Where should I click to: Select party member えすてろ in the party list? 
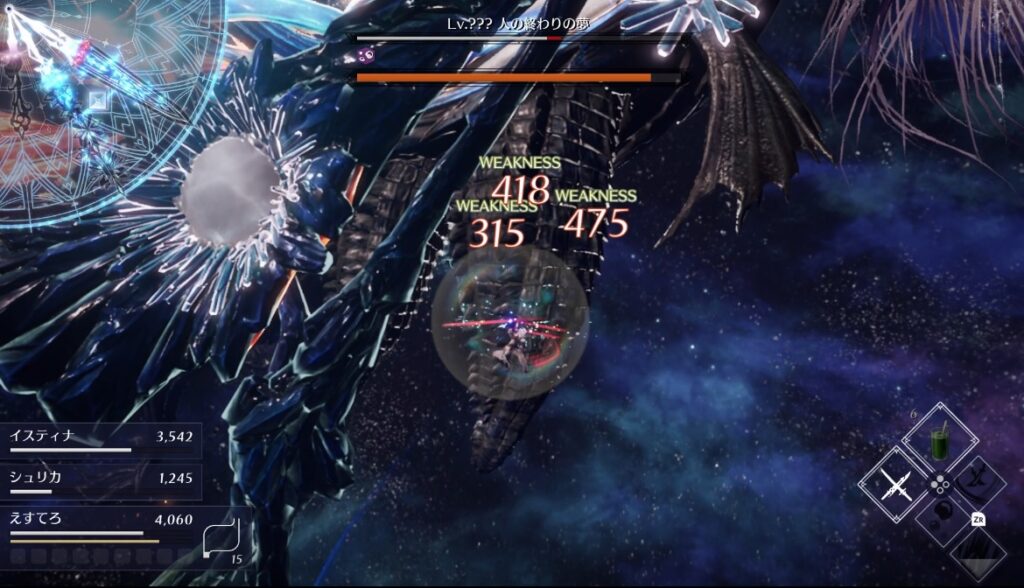pos(100,522)
